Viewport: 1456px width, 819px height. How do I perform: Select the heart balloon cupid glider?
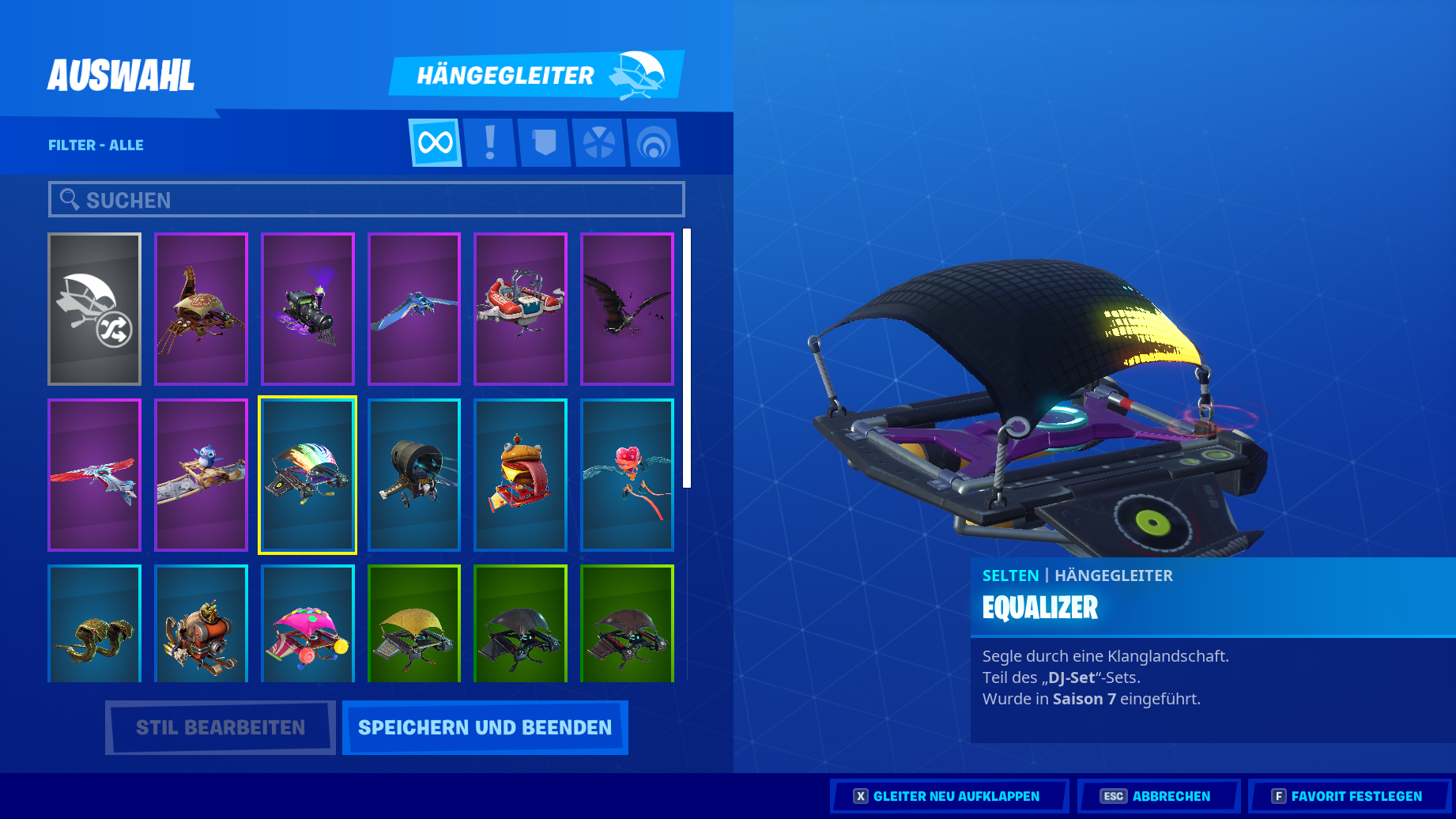627,475
